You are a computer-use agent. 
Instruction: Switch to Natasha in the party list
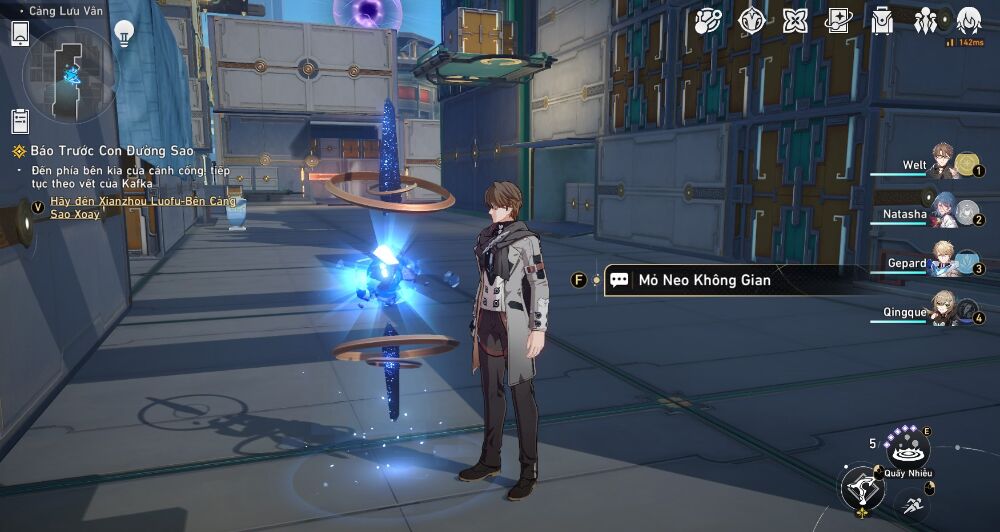[x=942, y=210]
